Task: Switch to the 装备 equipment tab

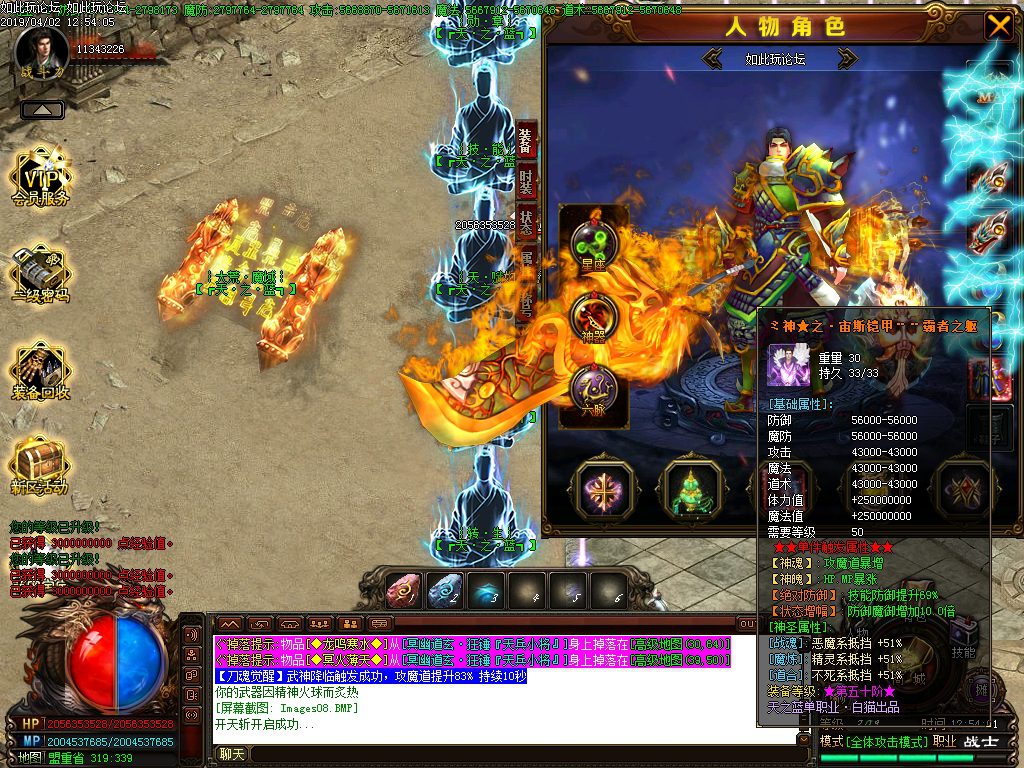Action: pos(527,140)
